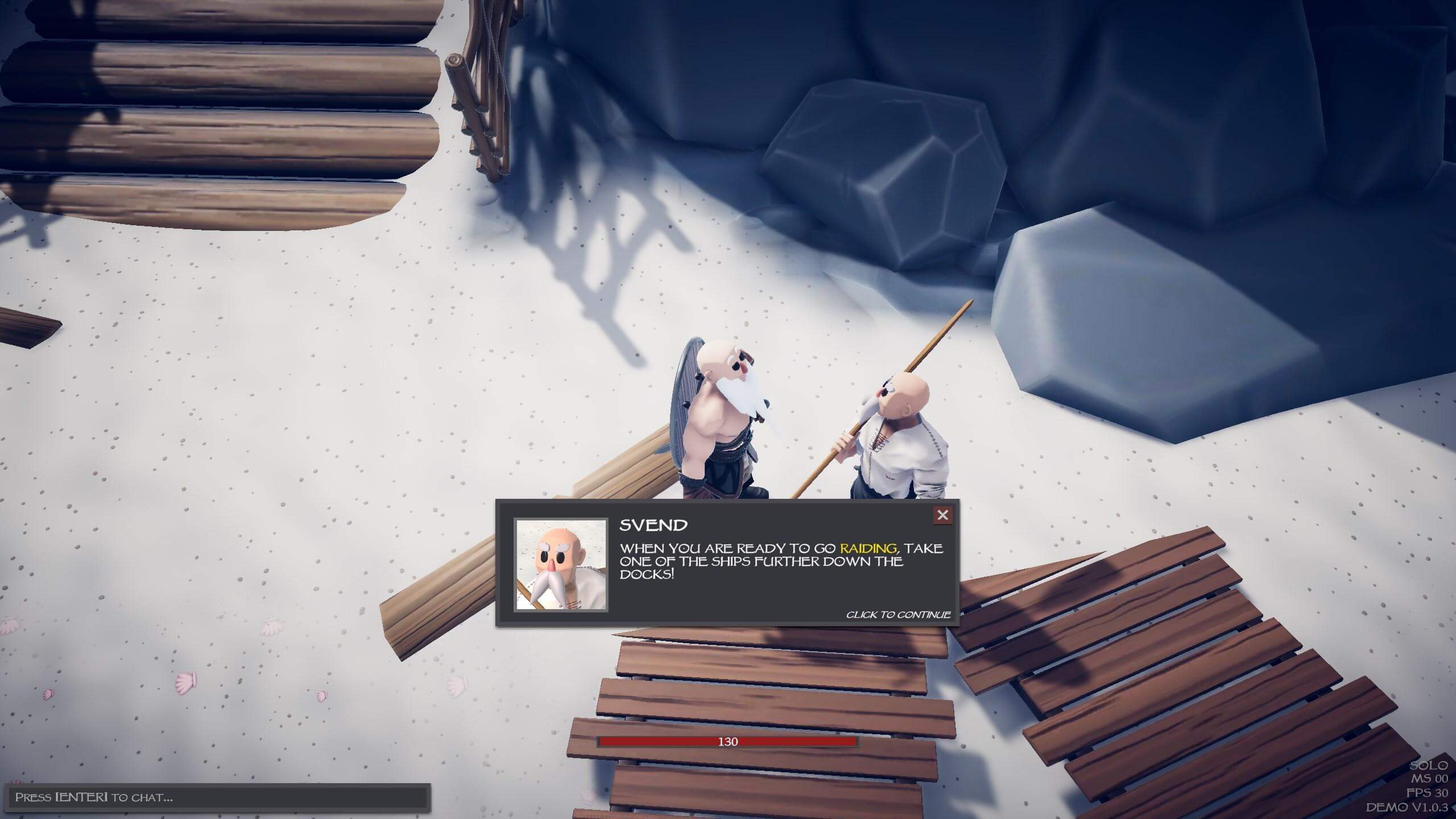The image size is (1456, 819).
Task: Focus the chat input box
Action: click(x=216, y=797)
